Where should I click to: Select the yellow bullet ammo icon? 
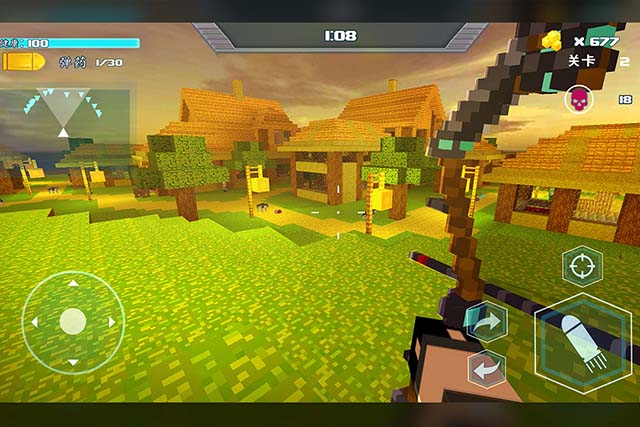pos(24,62)
